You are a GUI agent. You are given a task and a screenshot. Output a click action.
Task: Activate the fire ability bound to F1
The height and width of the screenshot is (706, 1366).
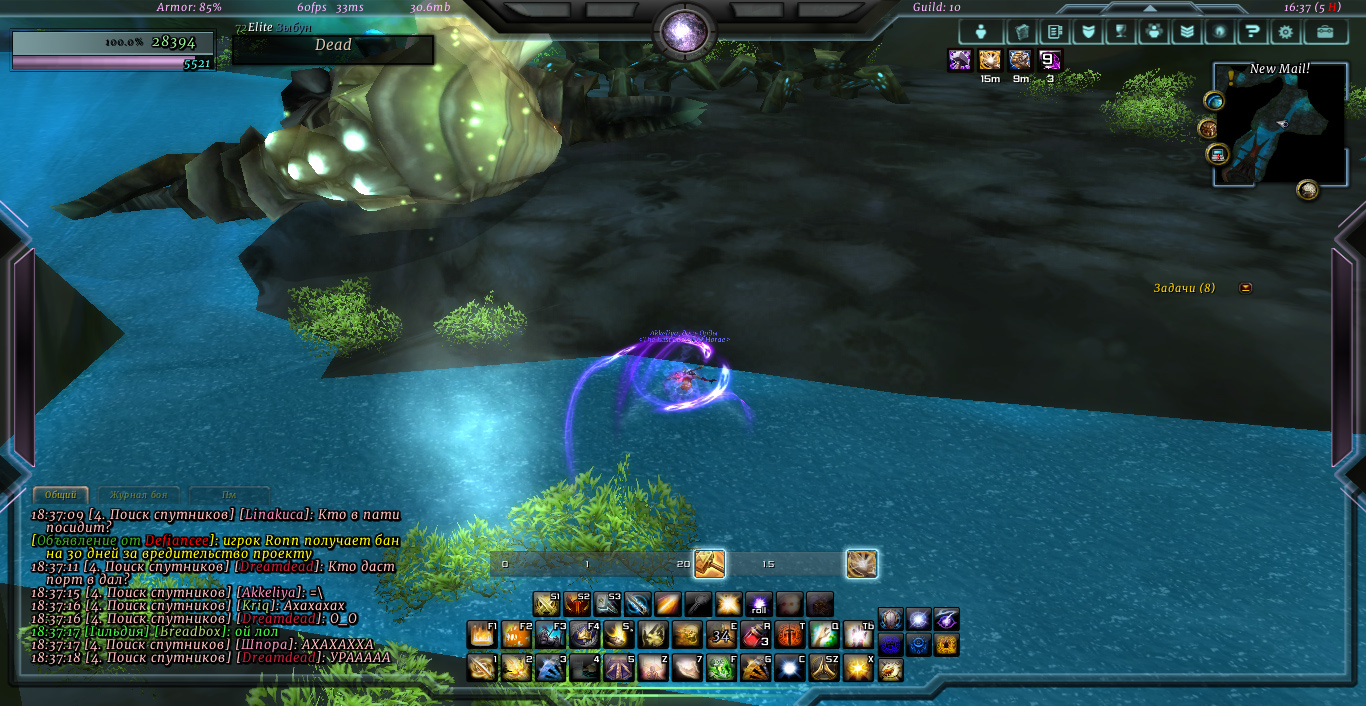[482, 635]
